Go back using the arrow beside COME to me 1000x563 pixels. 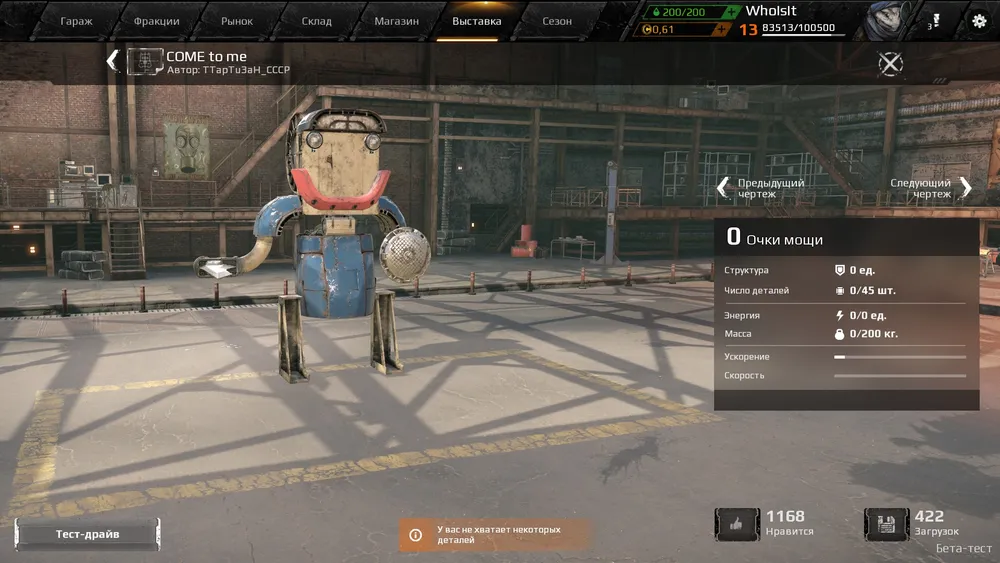(112, 61)
